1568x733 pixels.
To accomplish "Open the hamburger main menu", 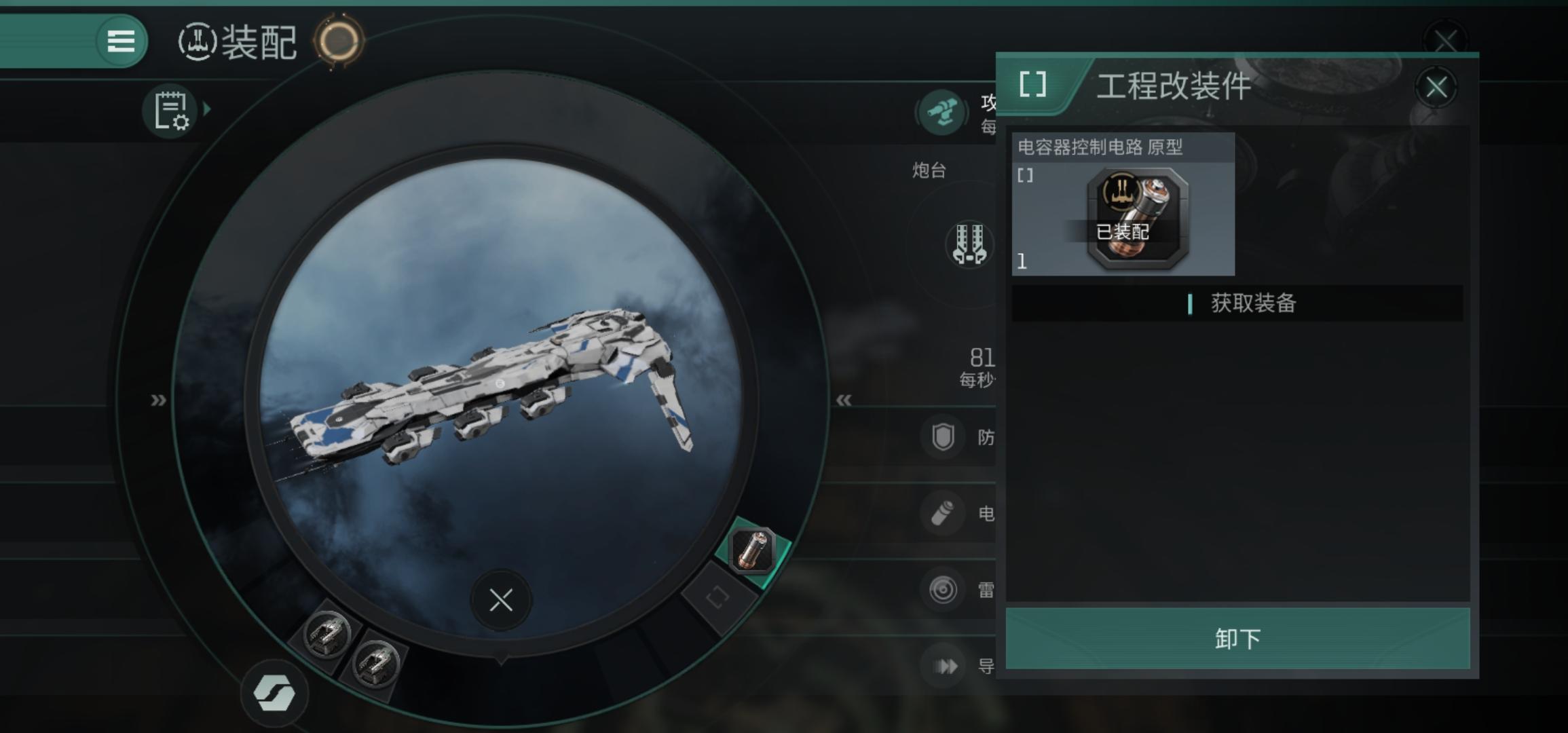I will [121, 41].
